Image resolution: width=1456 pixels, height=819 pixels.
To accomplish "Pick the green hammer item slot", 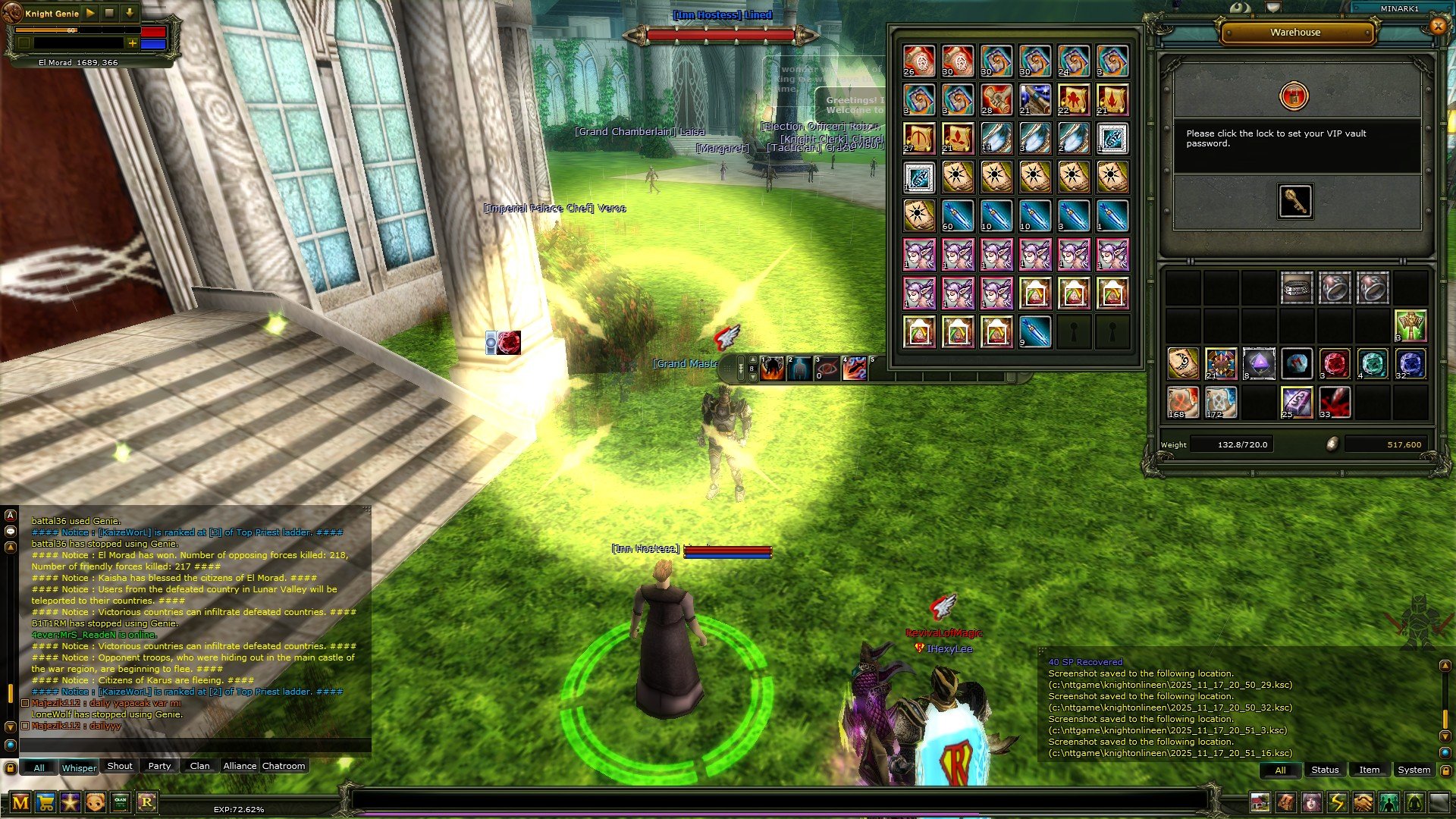I will point(1410,326).
